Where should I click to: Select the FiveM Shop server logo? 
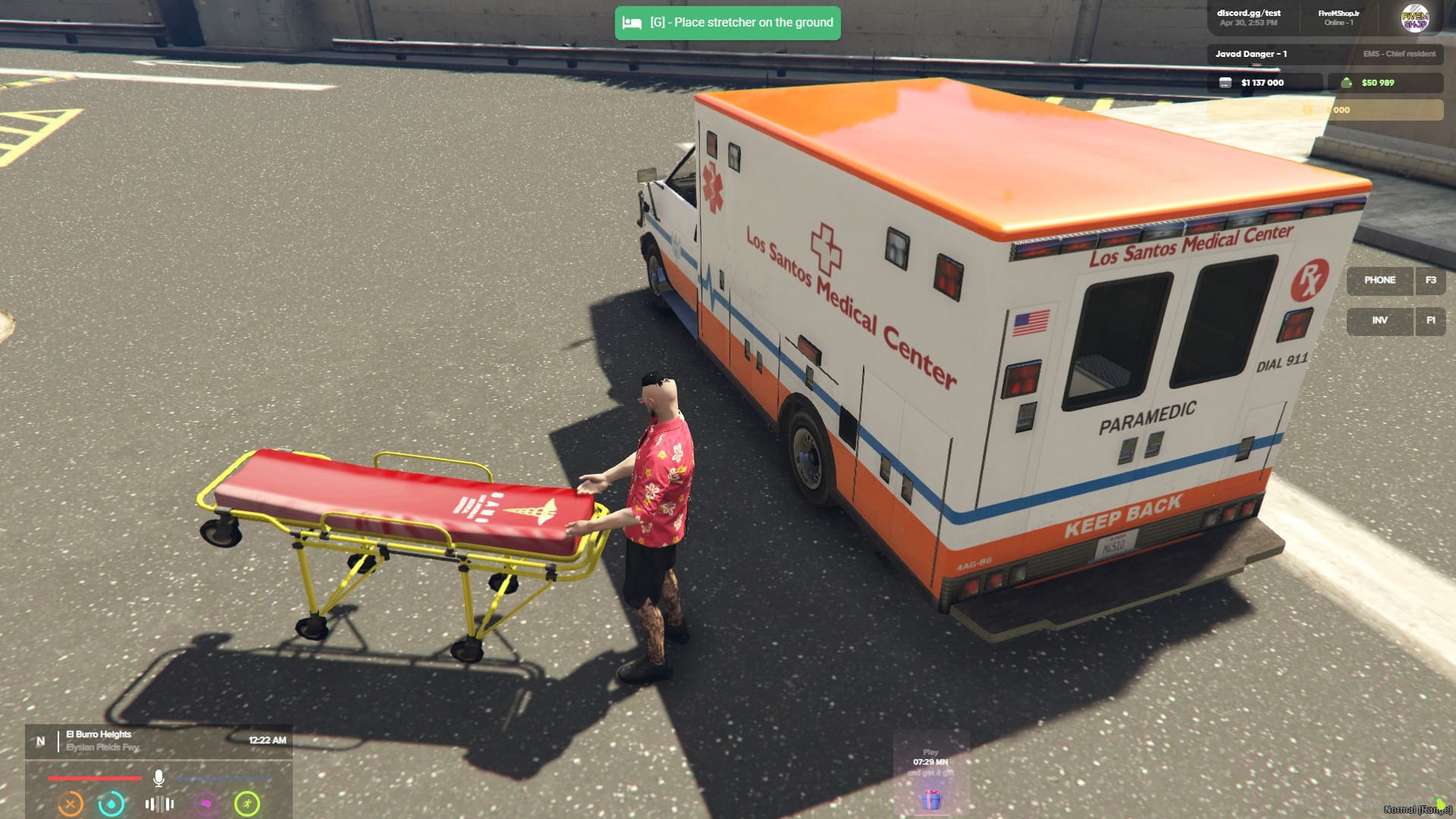click(x=1414, y=18)
